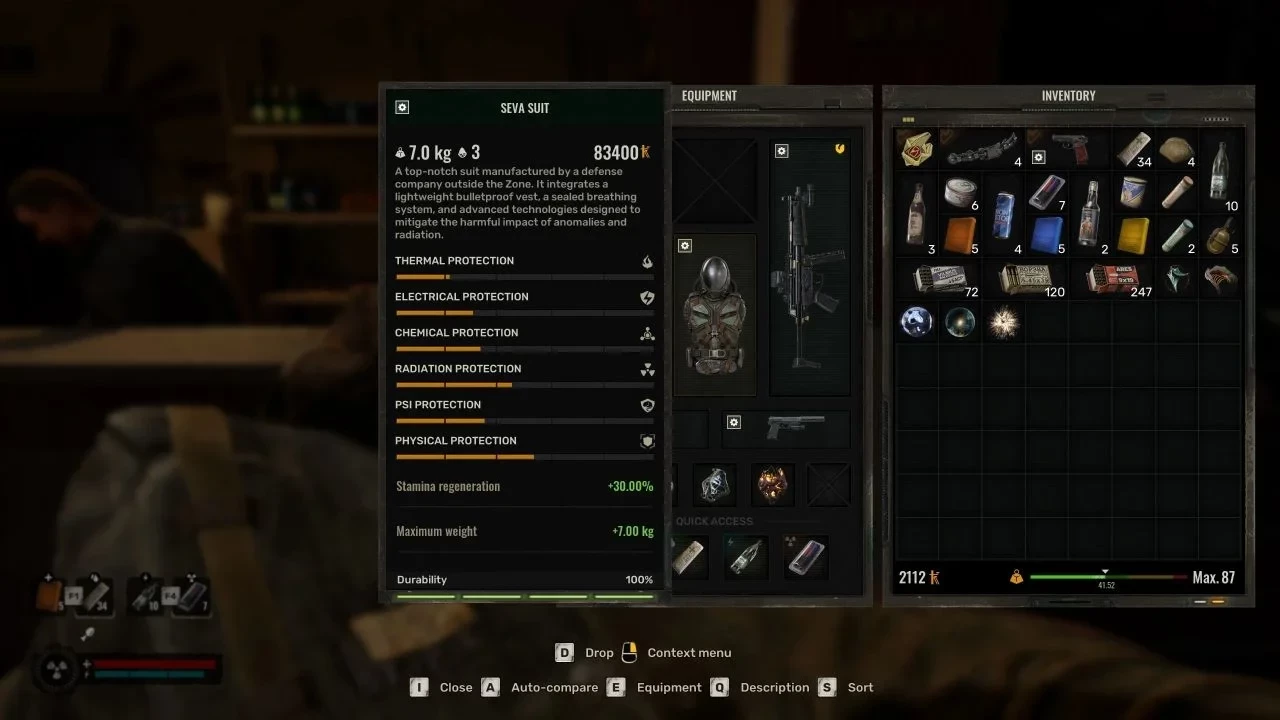The width and height of the screenshot is (1280, 720).
Task: Choose the energy drink quick access slot
Action: [x=747, y=557]
